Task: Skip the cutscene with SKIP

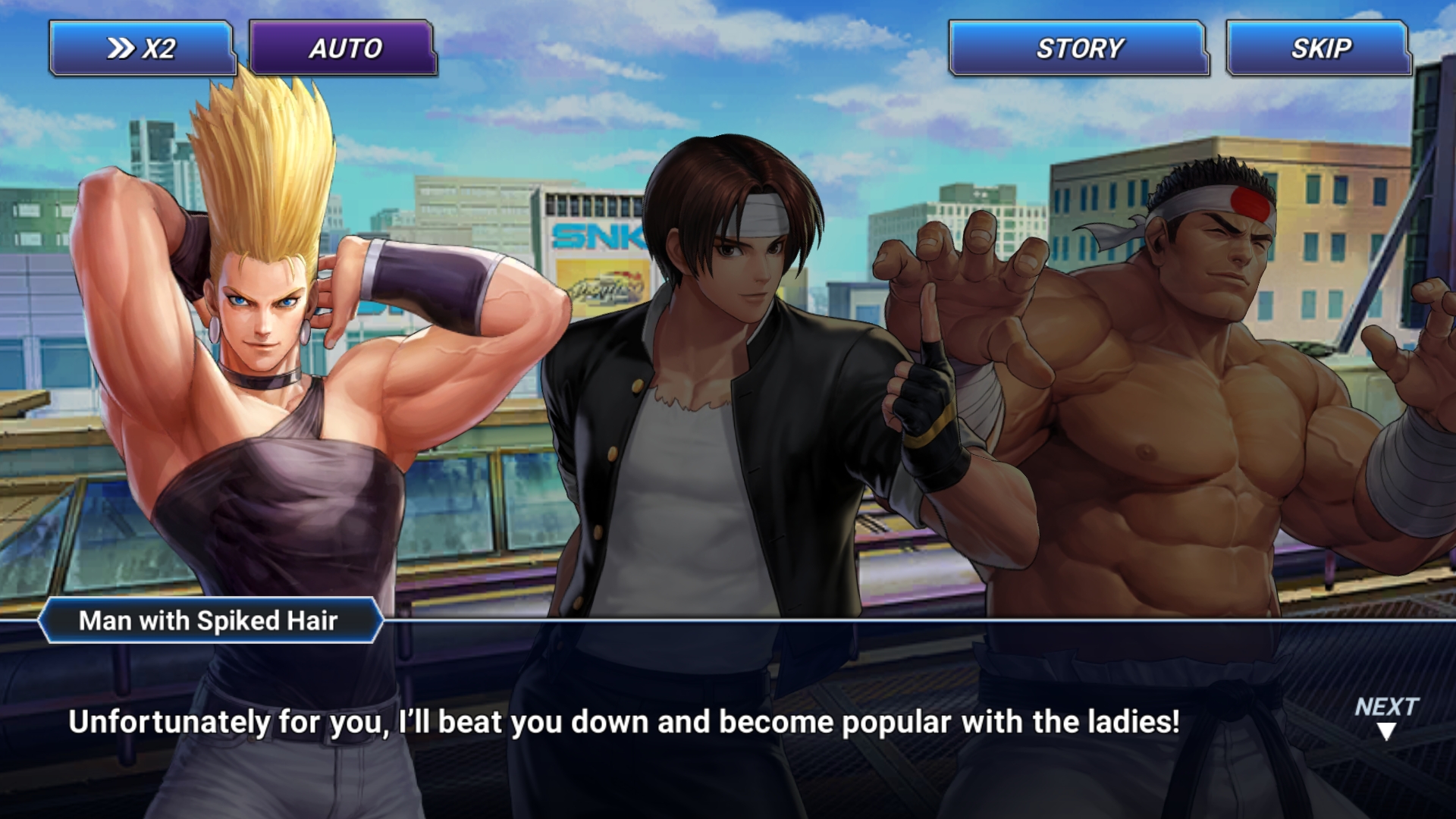Action: tap(1319, 49)
